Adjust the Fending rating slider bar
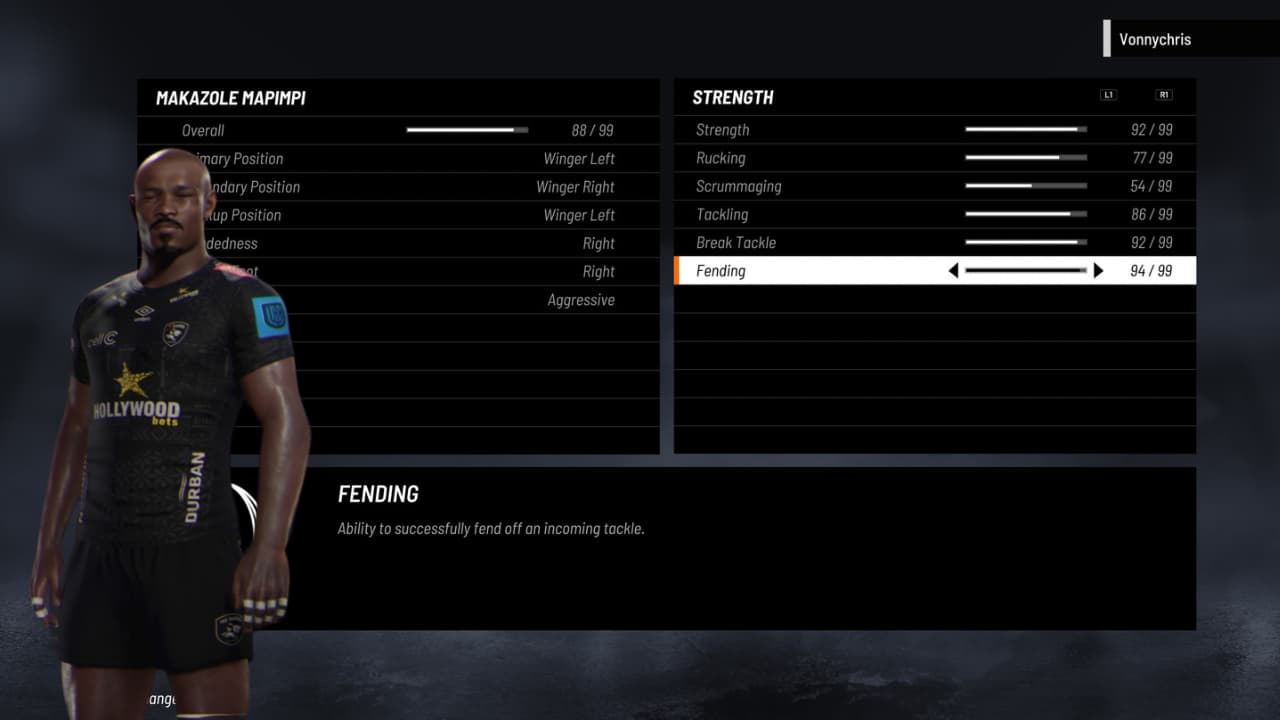 (x=1025, y=271)
